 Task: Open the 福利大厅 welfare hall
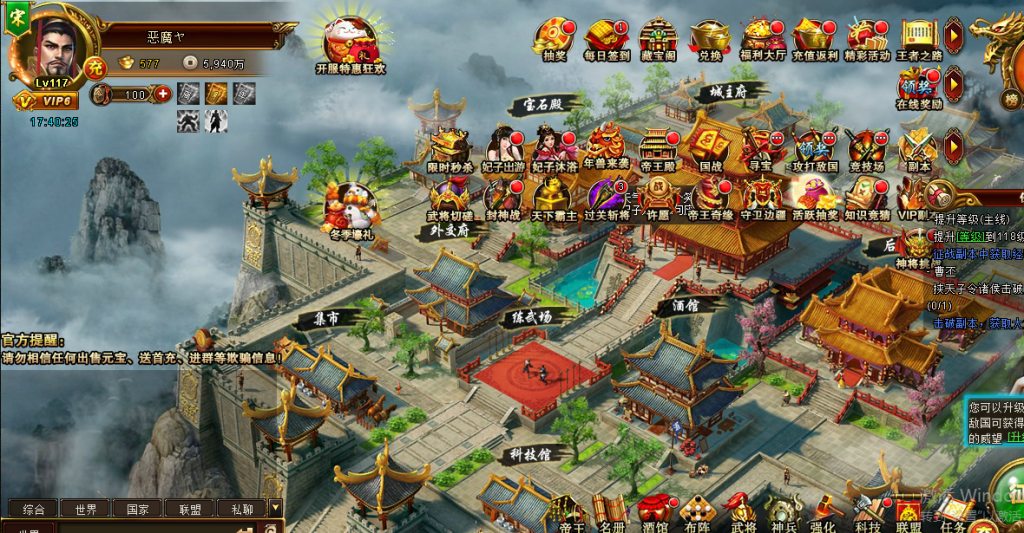pos(763,38)
